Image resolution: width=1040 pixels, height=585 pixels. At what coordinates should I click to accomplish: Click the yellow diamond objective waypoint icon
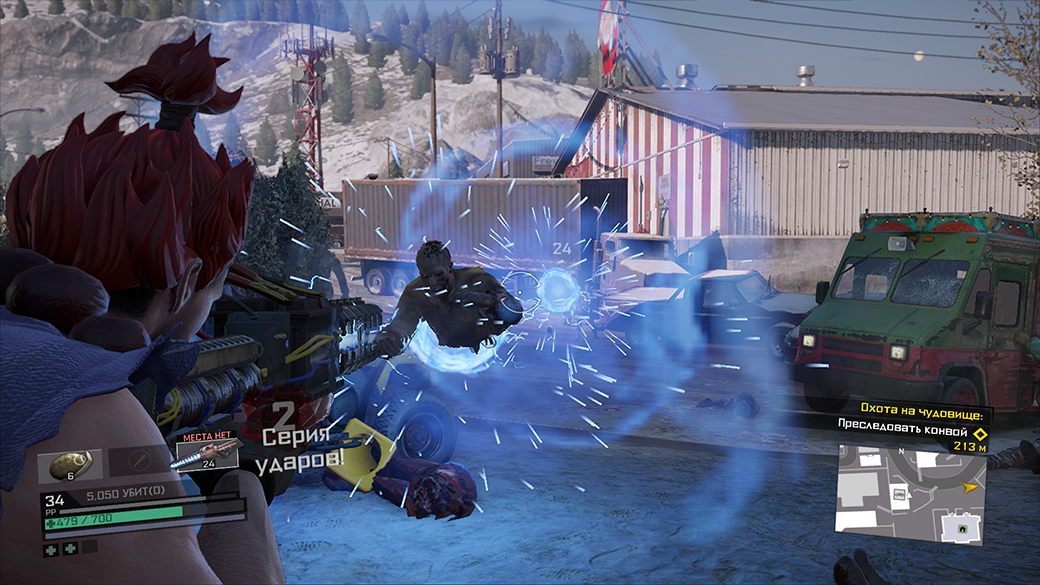point(980,433)
